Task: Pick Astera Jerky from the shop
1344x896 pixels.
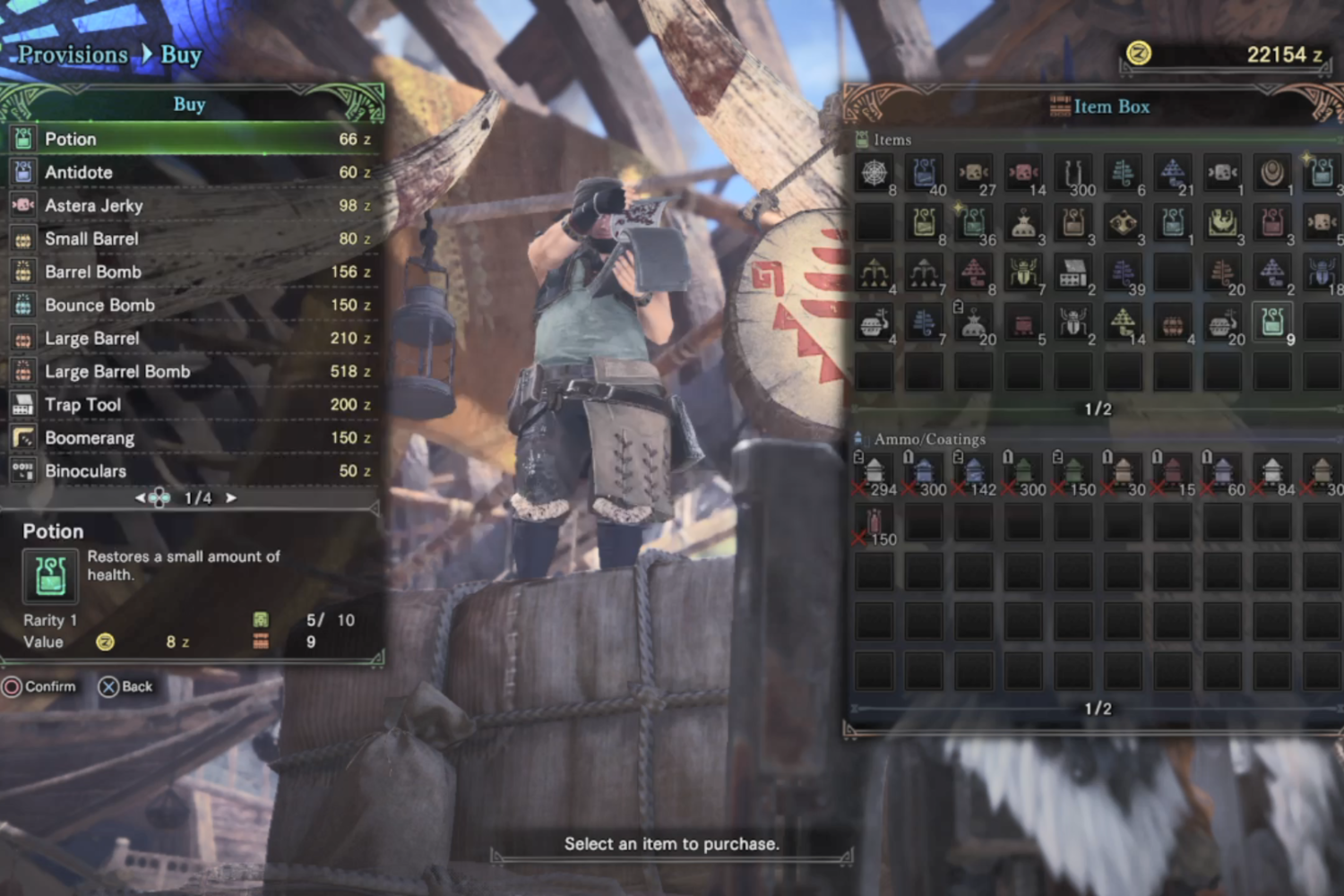Action: [x=193, y=205]
